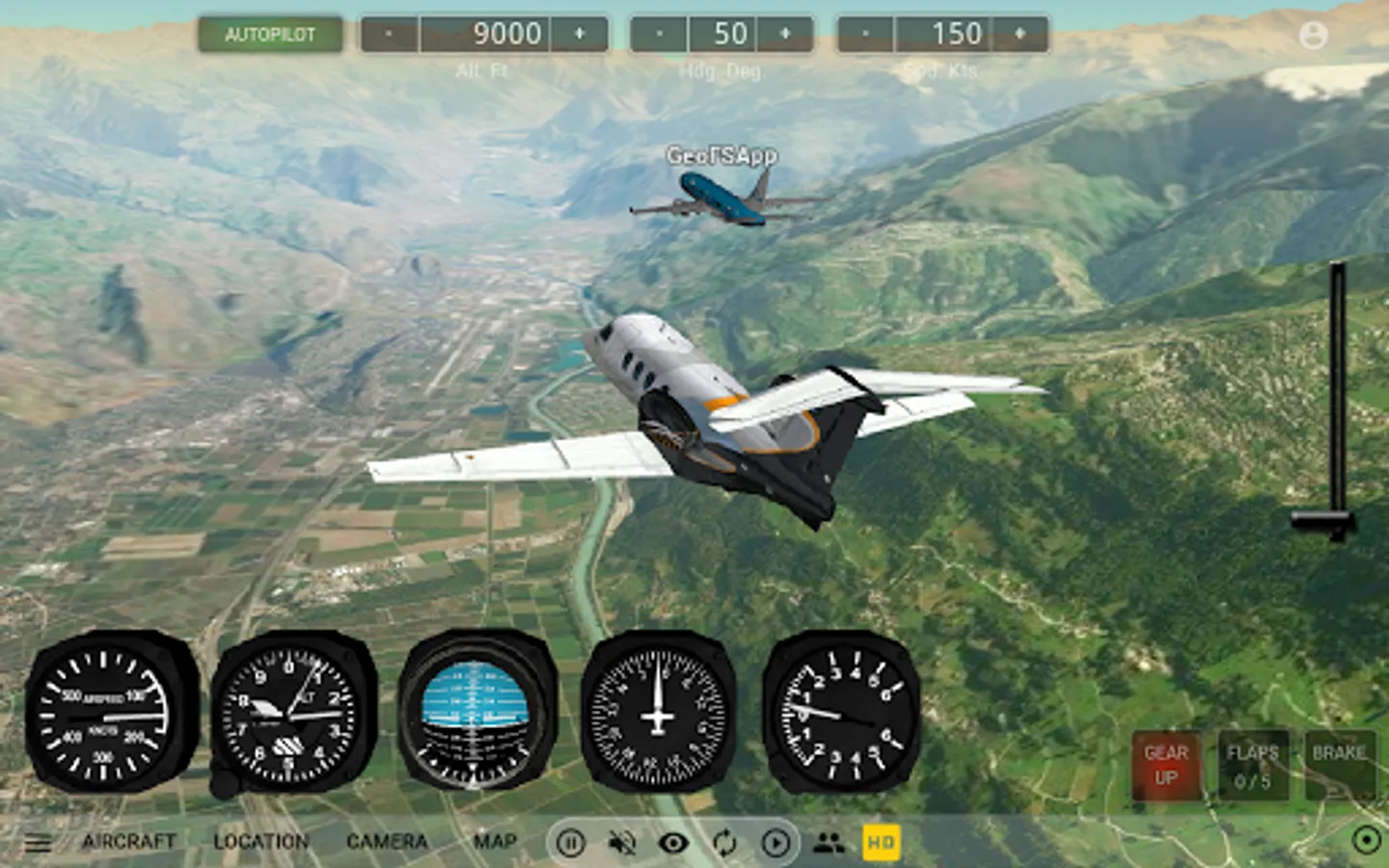Open the user account profile icon

1313,36
